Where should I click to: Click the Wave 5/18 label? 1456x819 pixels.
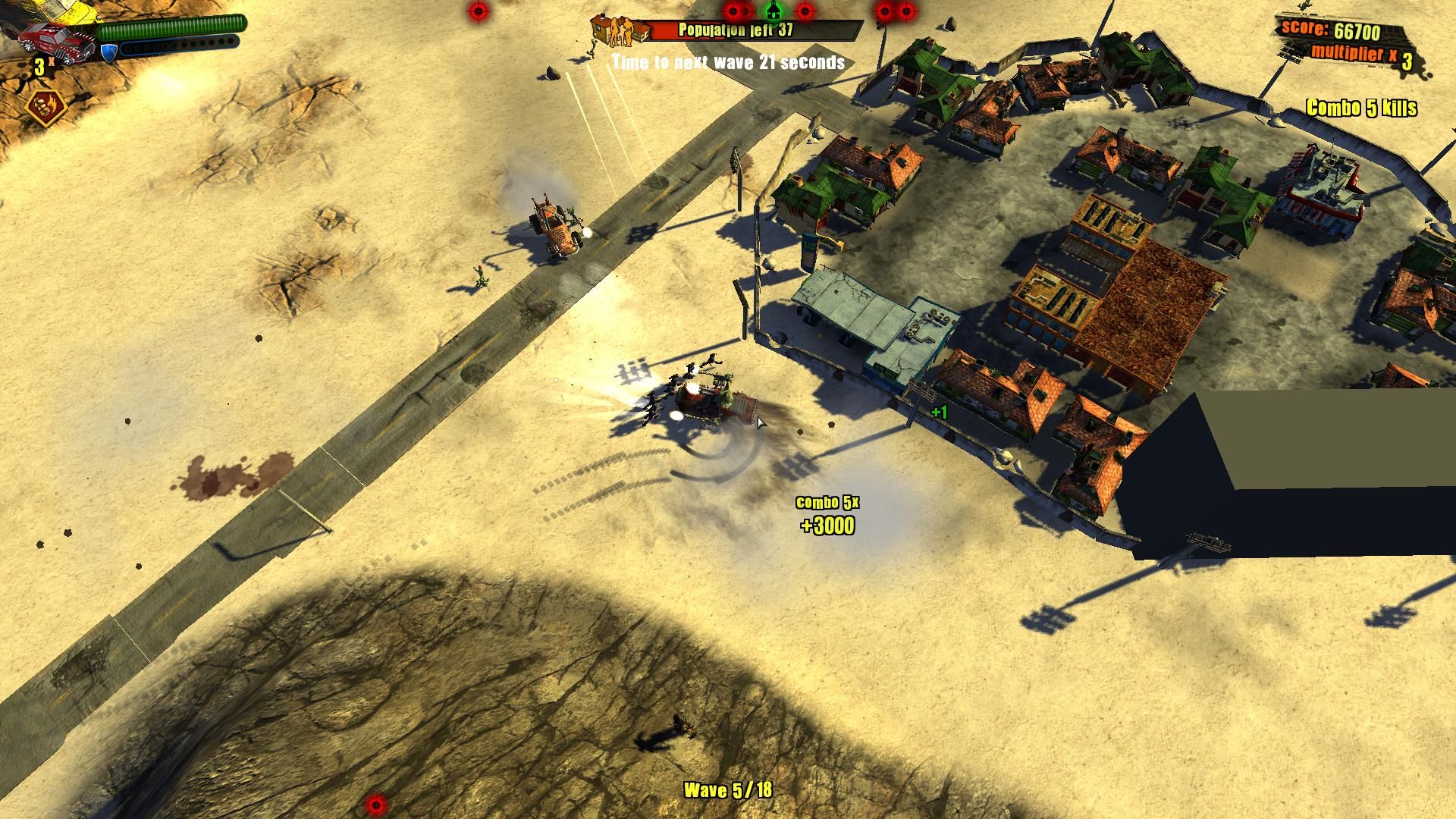pos(726,790)
